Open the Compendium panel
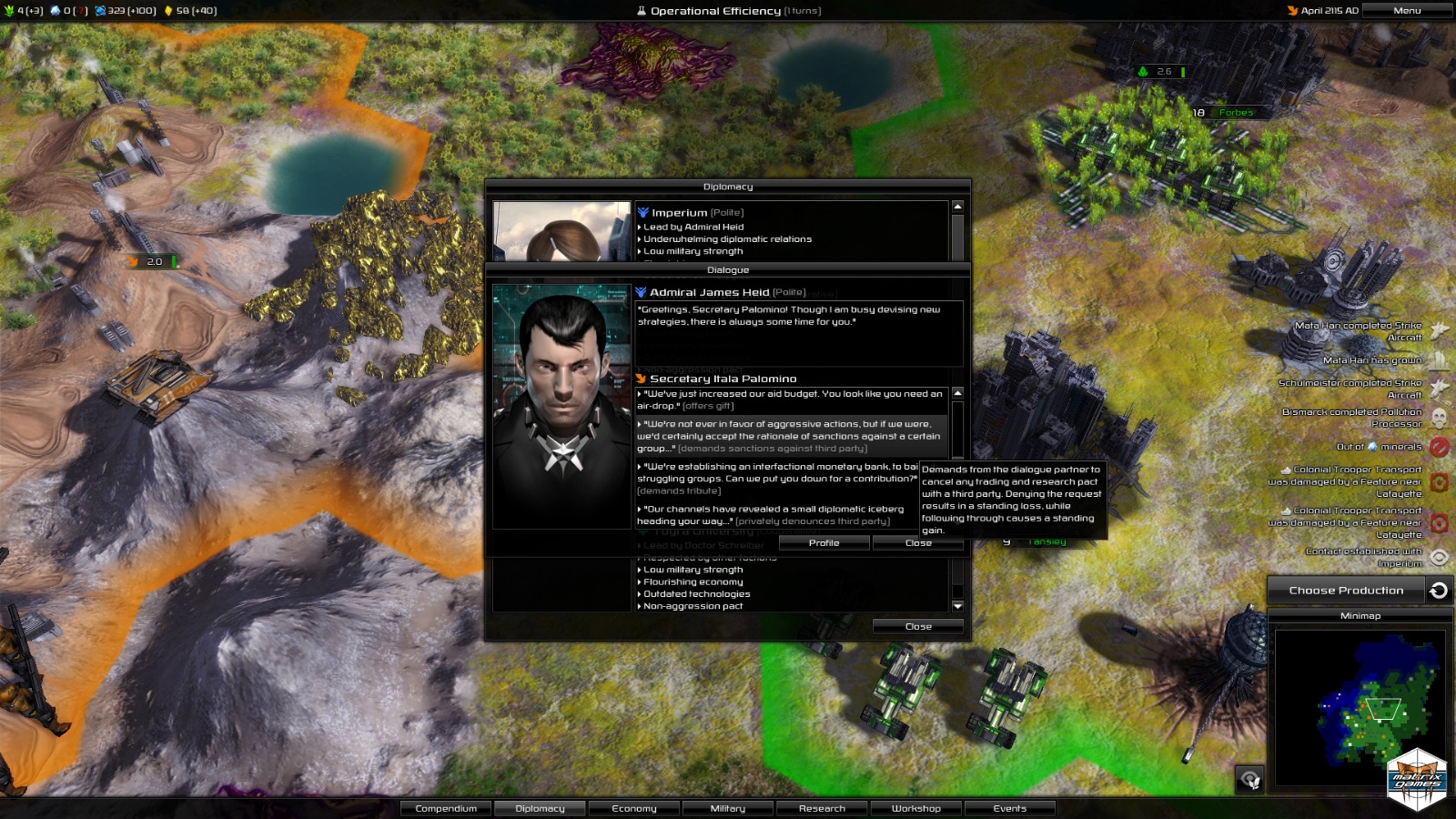Image resolution: width=1456 pixels, height=819 pixels. coord(446,808)
